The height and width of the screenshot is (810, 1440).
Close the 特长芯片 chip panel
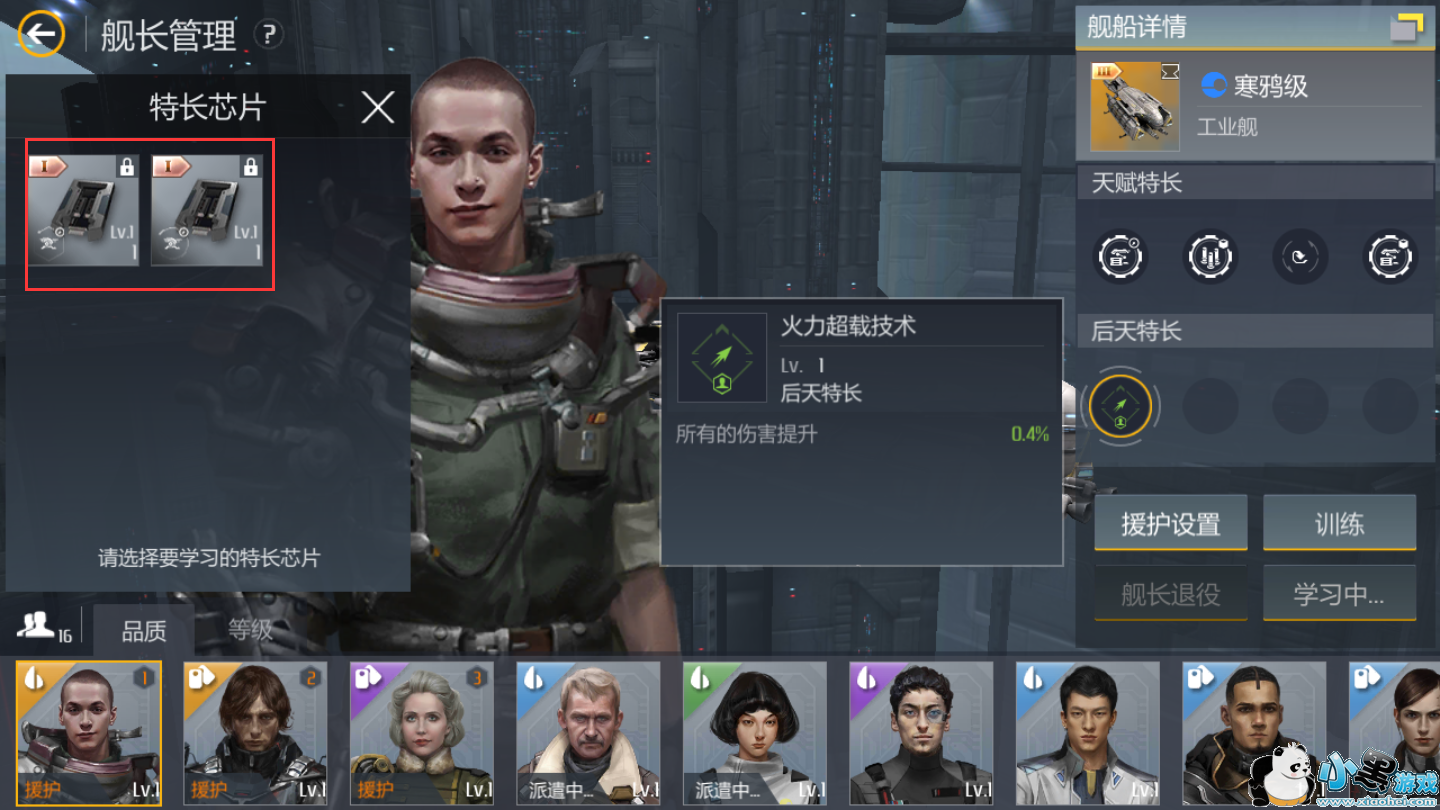click(x=377, y=107)
